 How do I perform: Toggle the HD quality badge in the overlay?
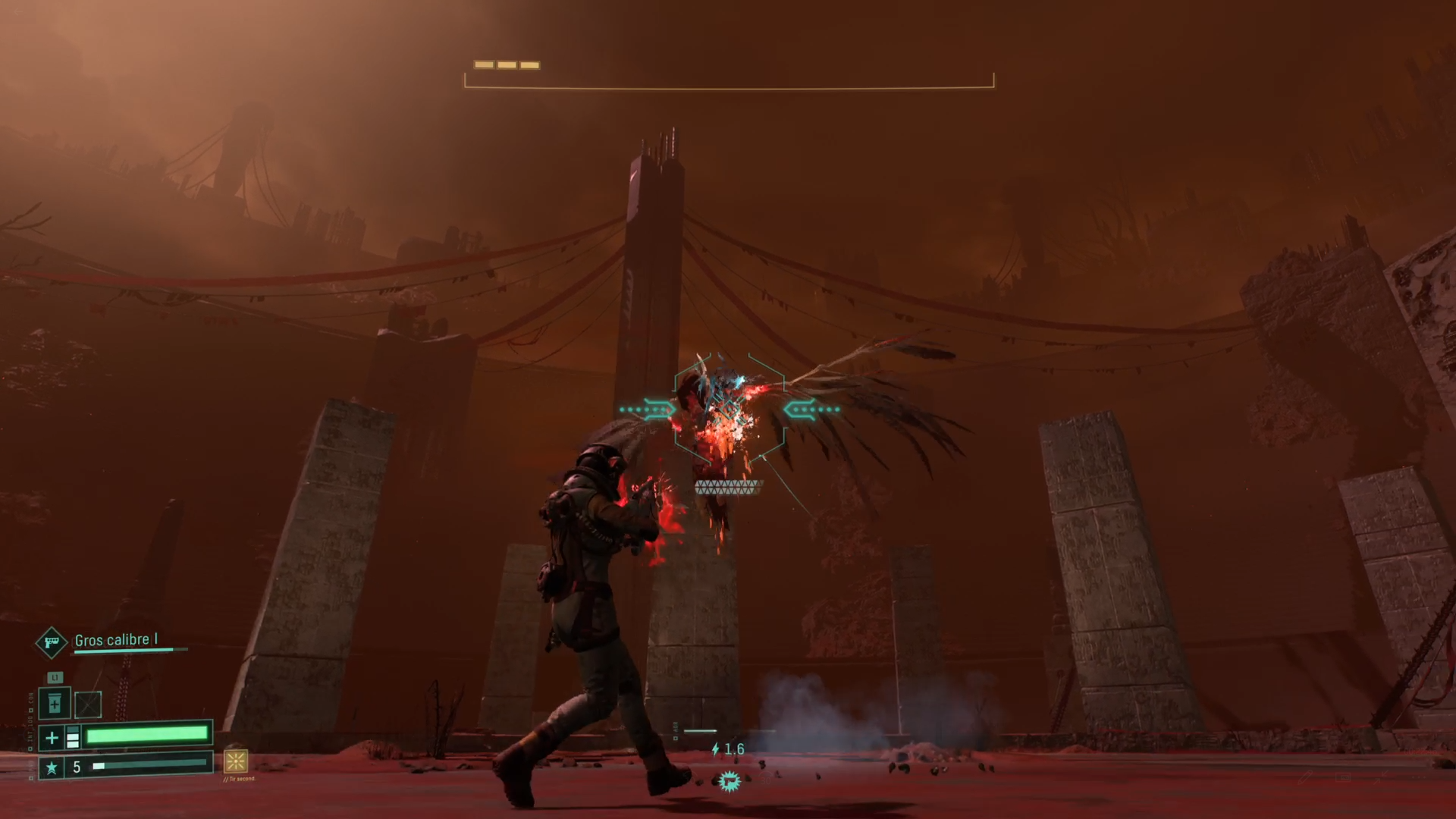1343,777
